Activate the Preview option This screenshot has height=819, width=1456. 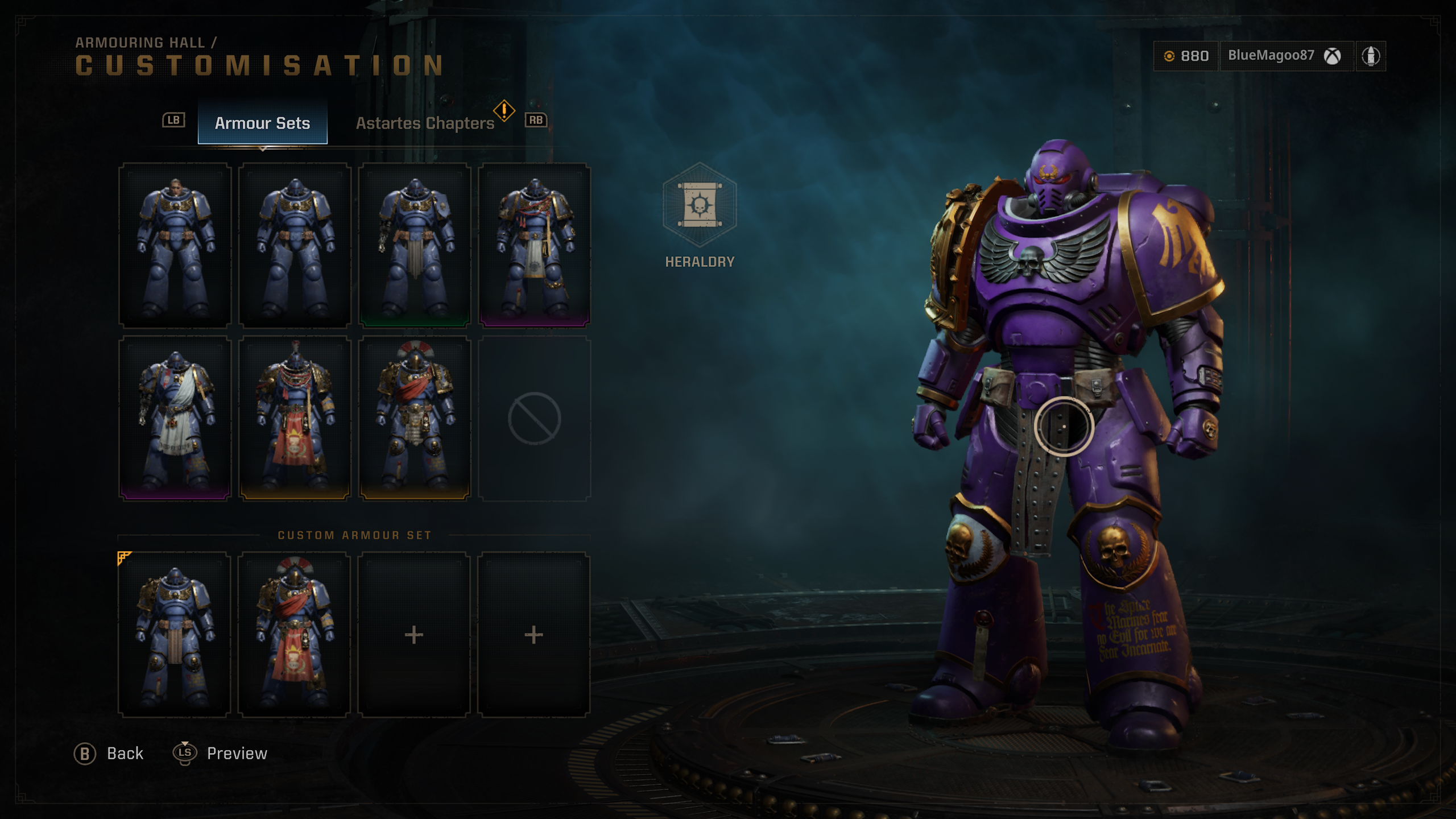(235, 753)
